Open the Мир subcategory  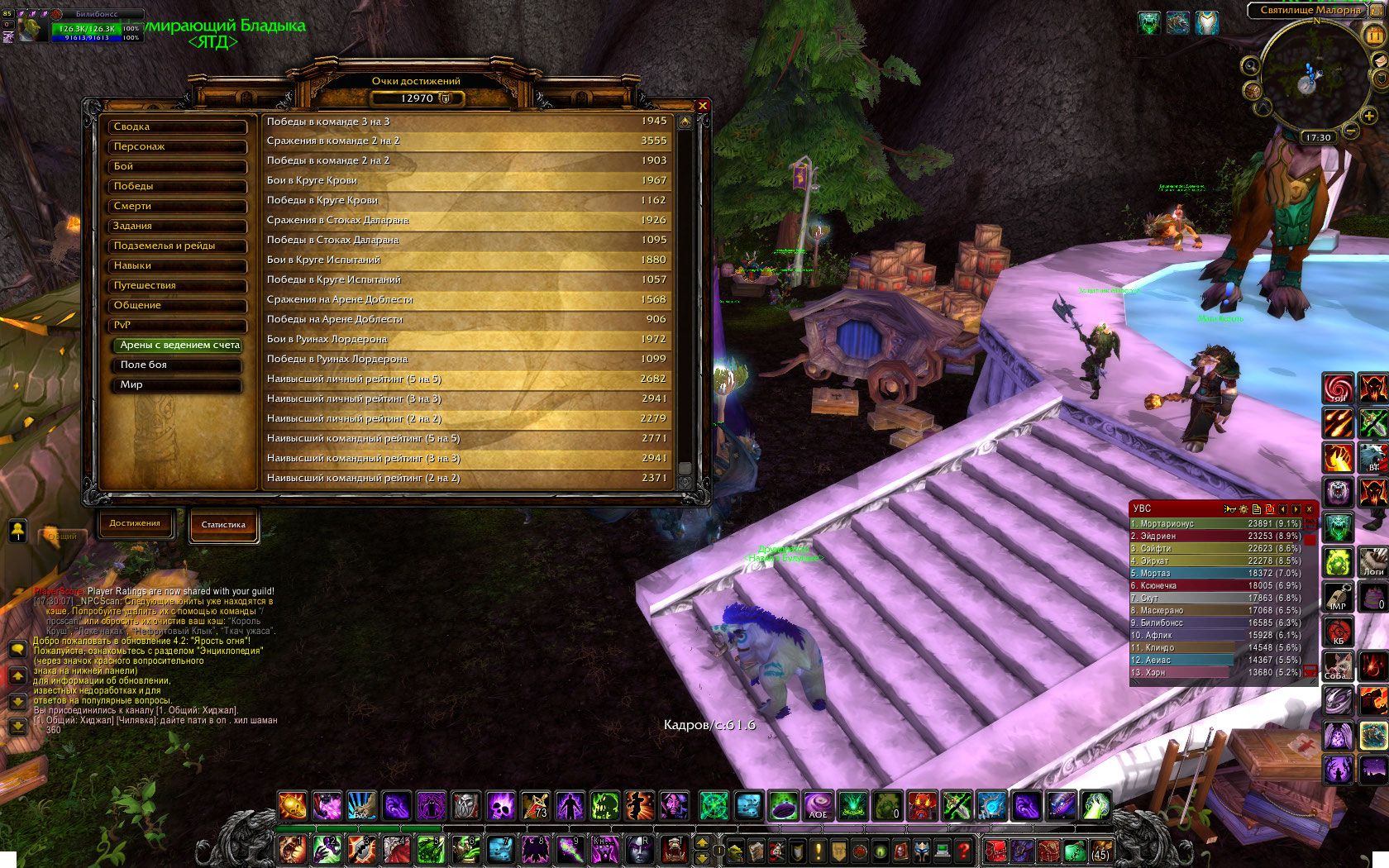pos(179,385)
